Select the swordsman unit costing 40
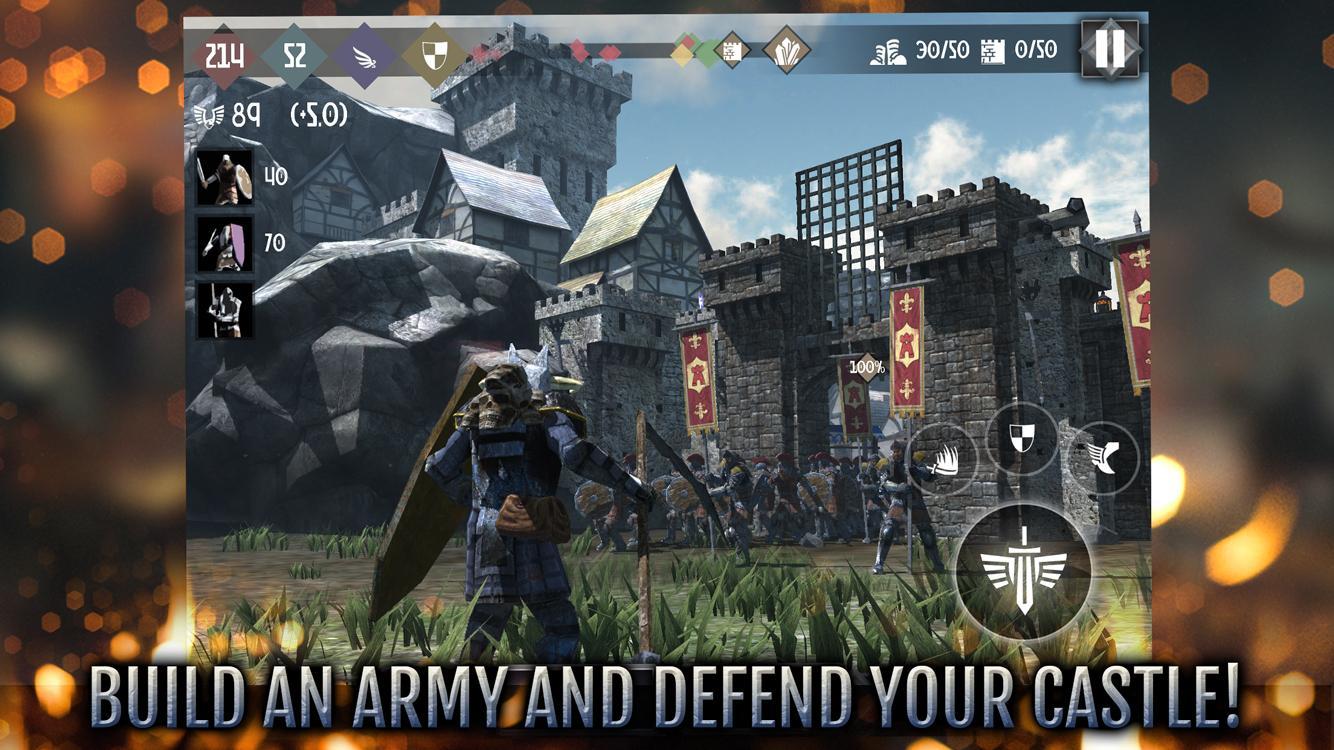The width and height of the screenshot is (1334, 750). 225,180
